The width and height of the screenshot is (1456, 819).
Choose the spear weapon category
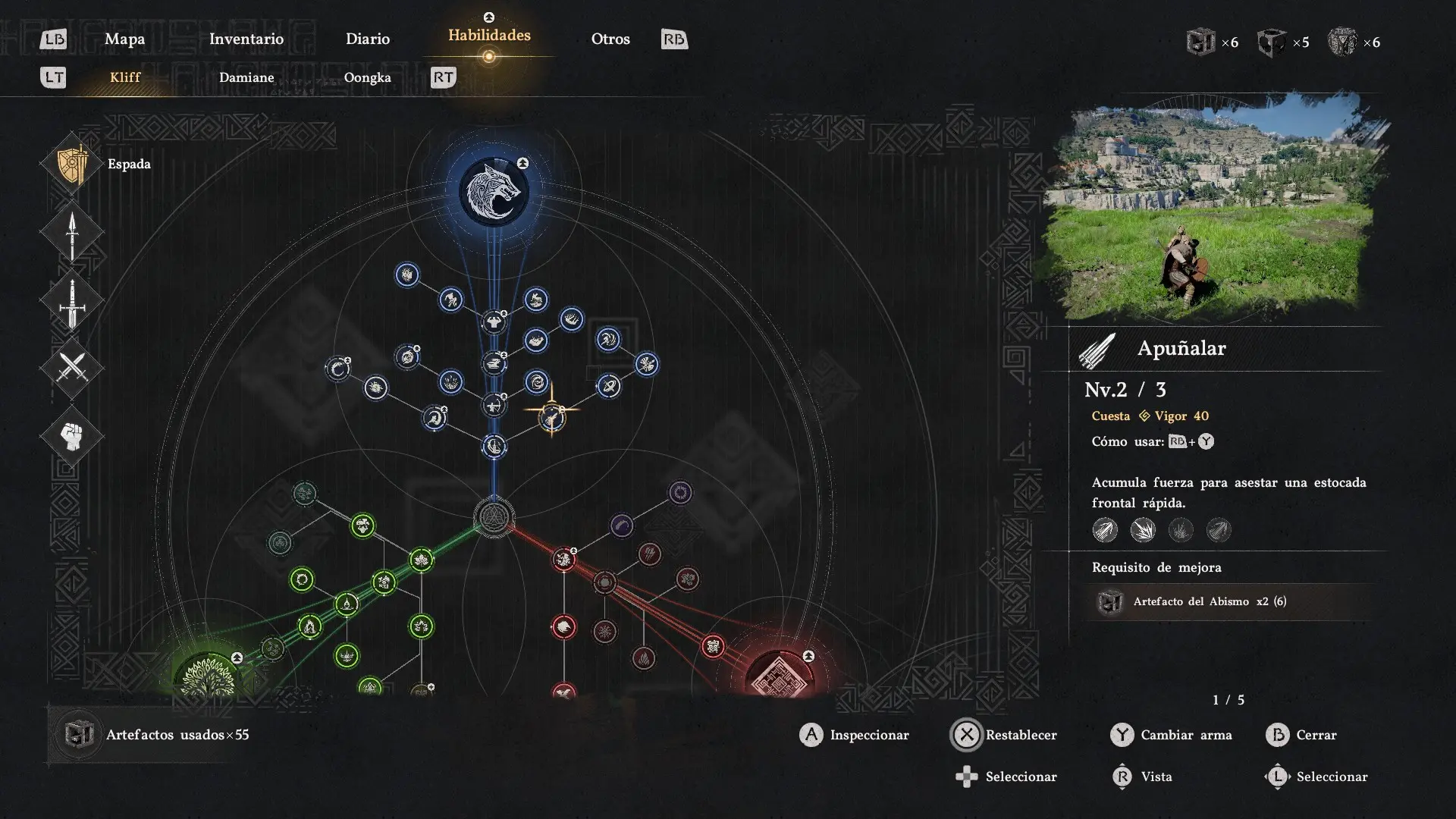click(x=72, y=233)
